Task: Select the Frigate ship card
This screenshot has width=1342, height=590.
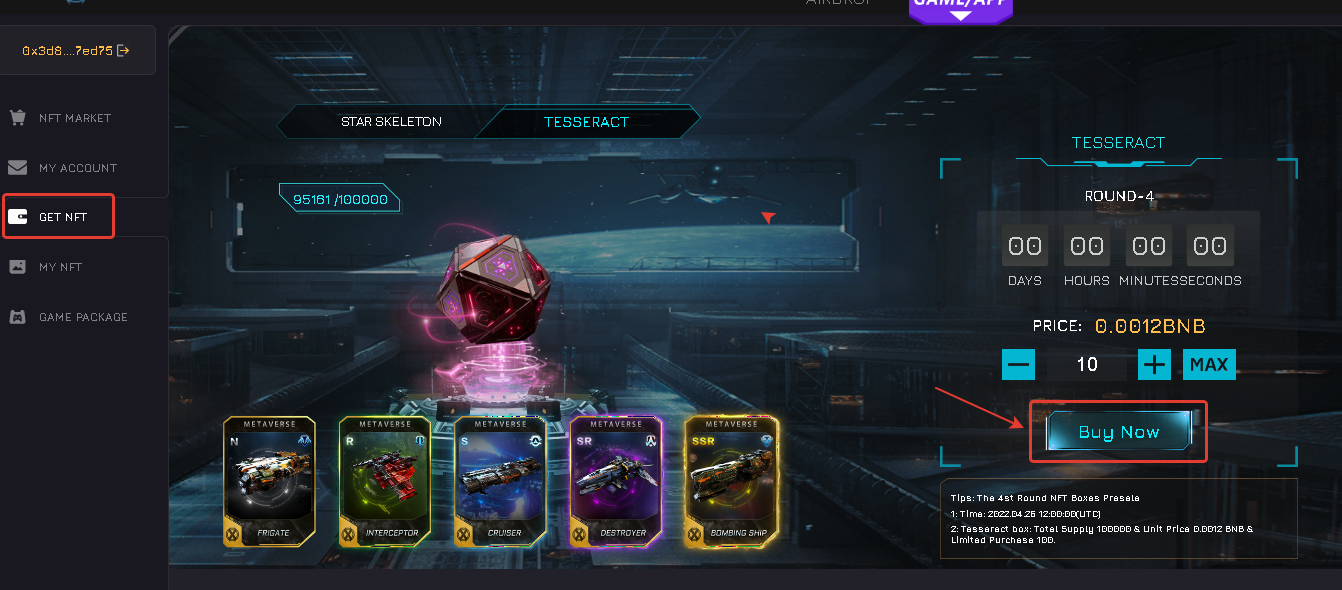Action: [270, 481]
